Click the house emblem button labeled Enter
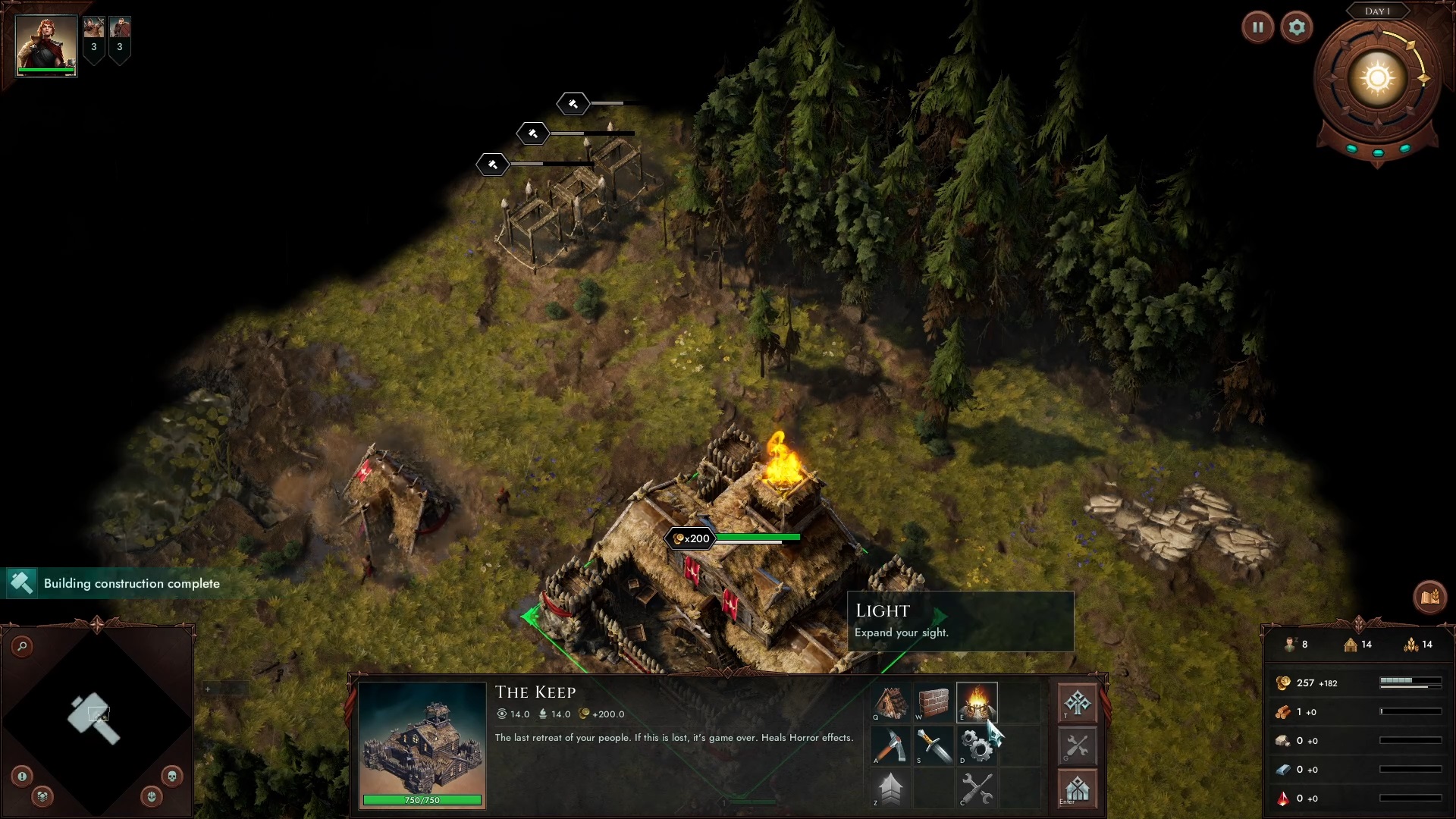This screenshot has height=819, width=1456. 1077,789
